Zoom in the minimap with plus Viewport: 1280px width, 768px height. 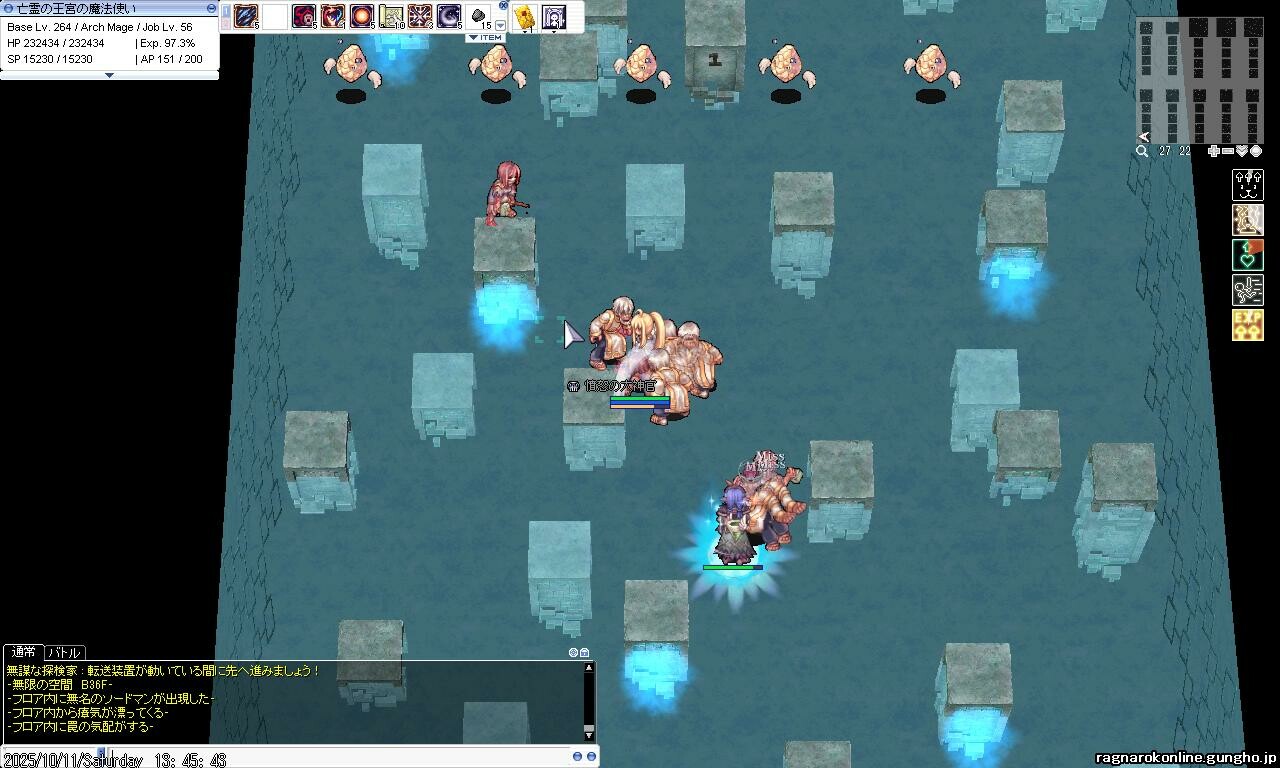(x=1213, y=151)
